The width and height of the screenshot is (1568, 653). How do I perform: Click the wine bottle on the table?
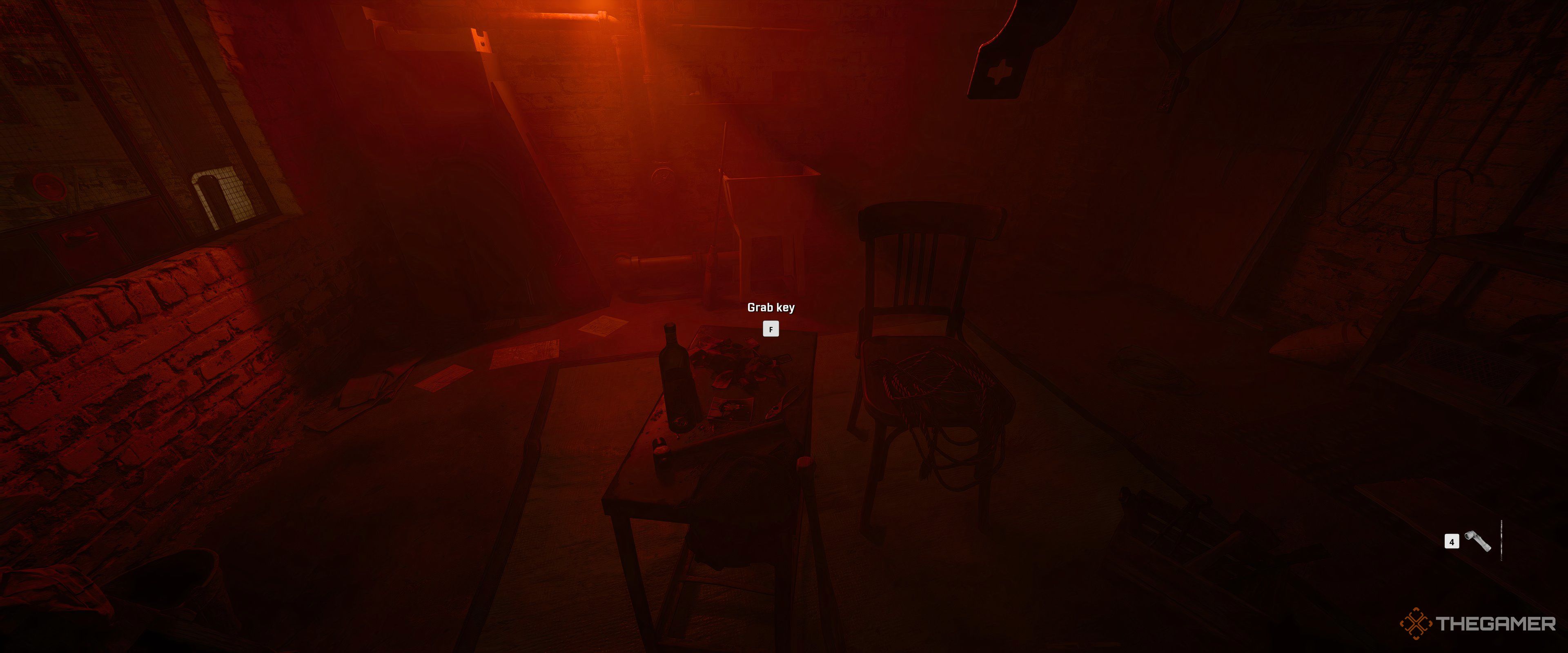point(677,384)
